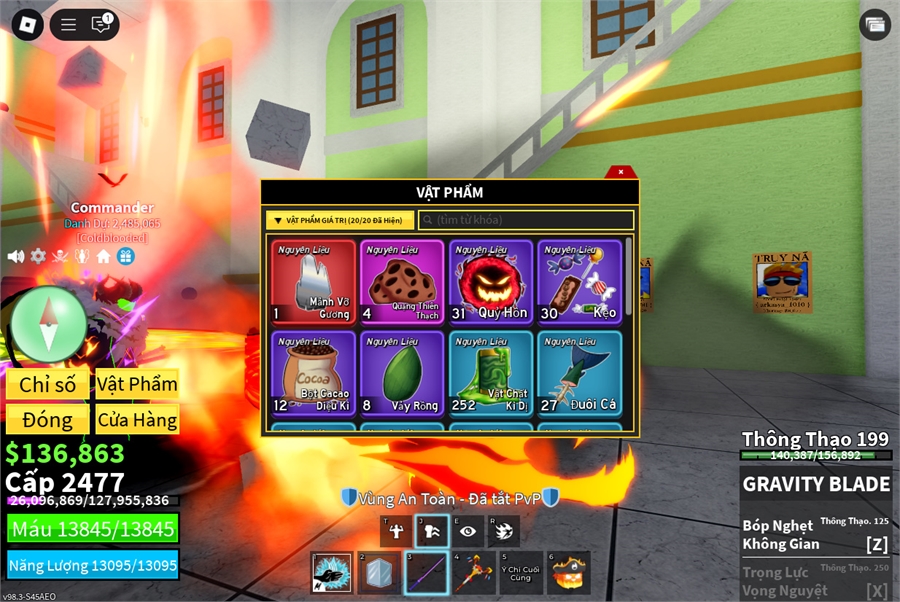Click the blue gift box icon
Screen dimensions: 900x602
(125, 256)
